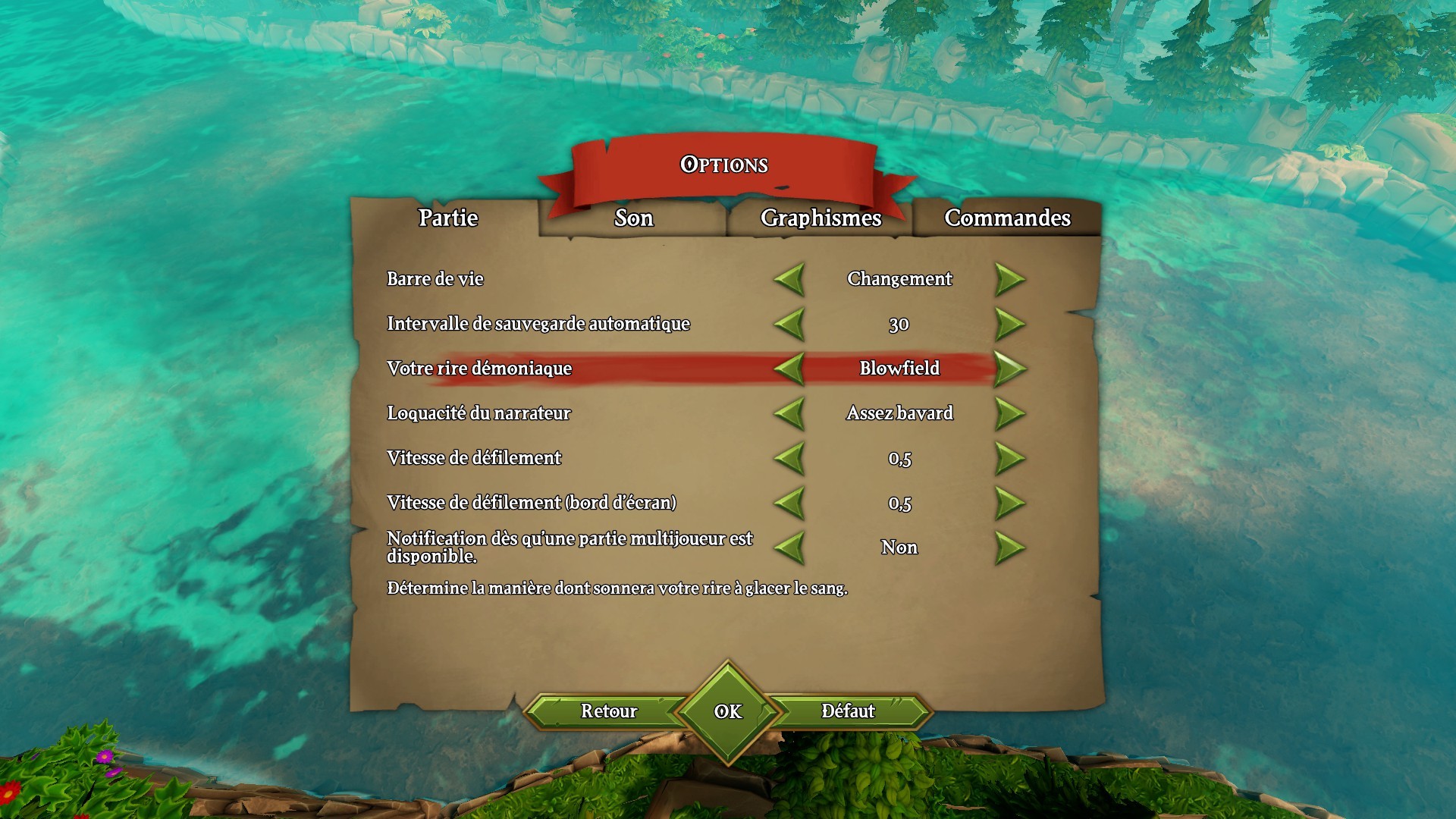Screen dimensions: 1456x819
Task: Step down Vitesse de défilement (bord d'écran)
Action: point(789,502)
